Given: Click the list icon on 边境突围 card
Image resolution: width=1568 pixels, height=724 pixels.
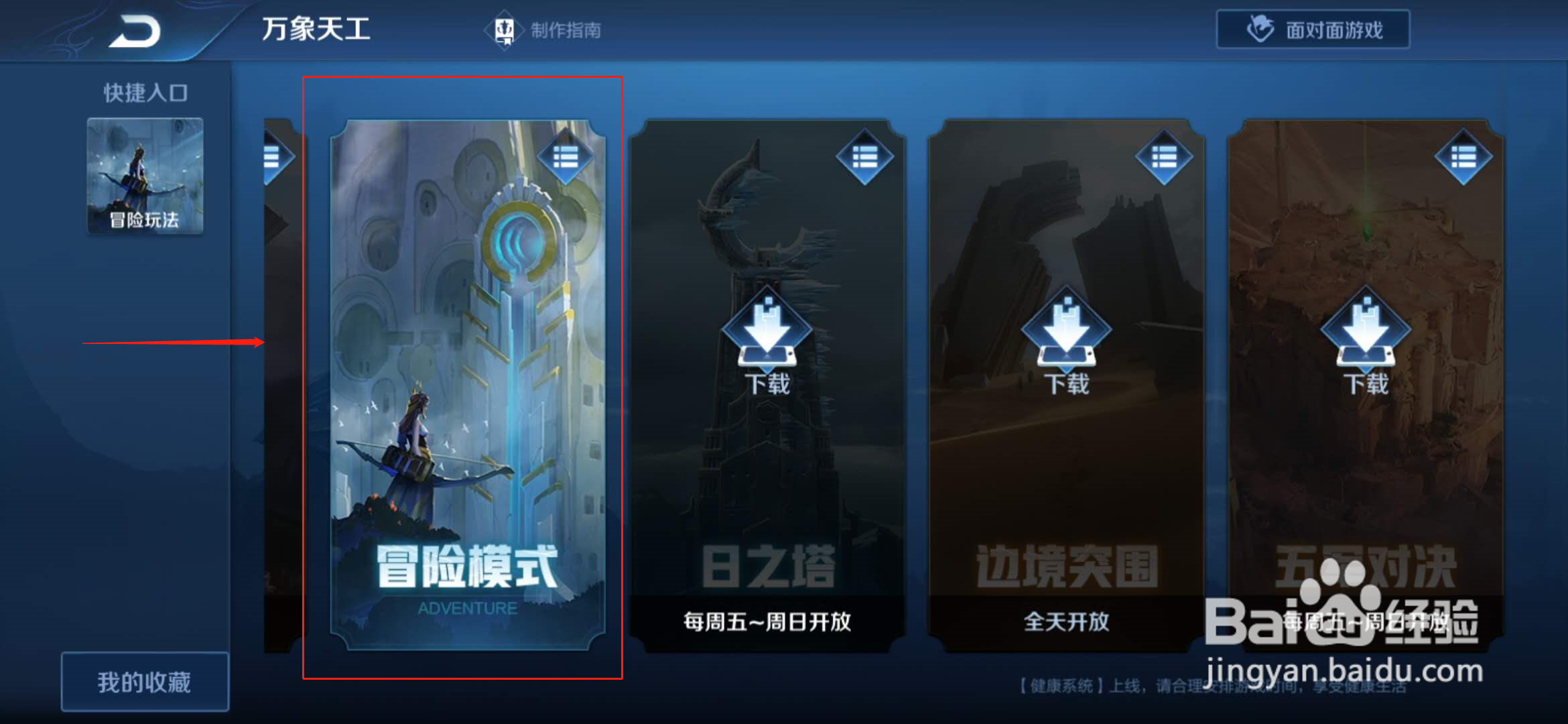Looking at the screenshot, I should point(1164,156).
